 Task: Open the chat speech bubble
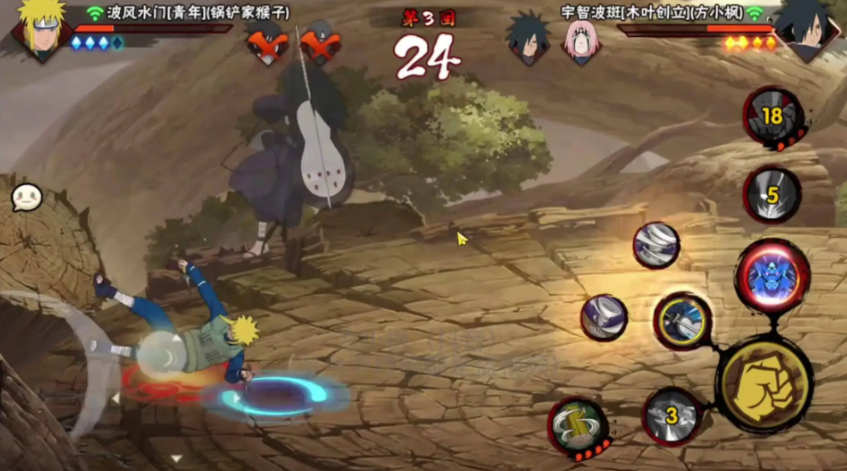[26, 197]
